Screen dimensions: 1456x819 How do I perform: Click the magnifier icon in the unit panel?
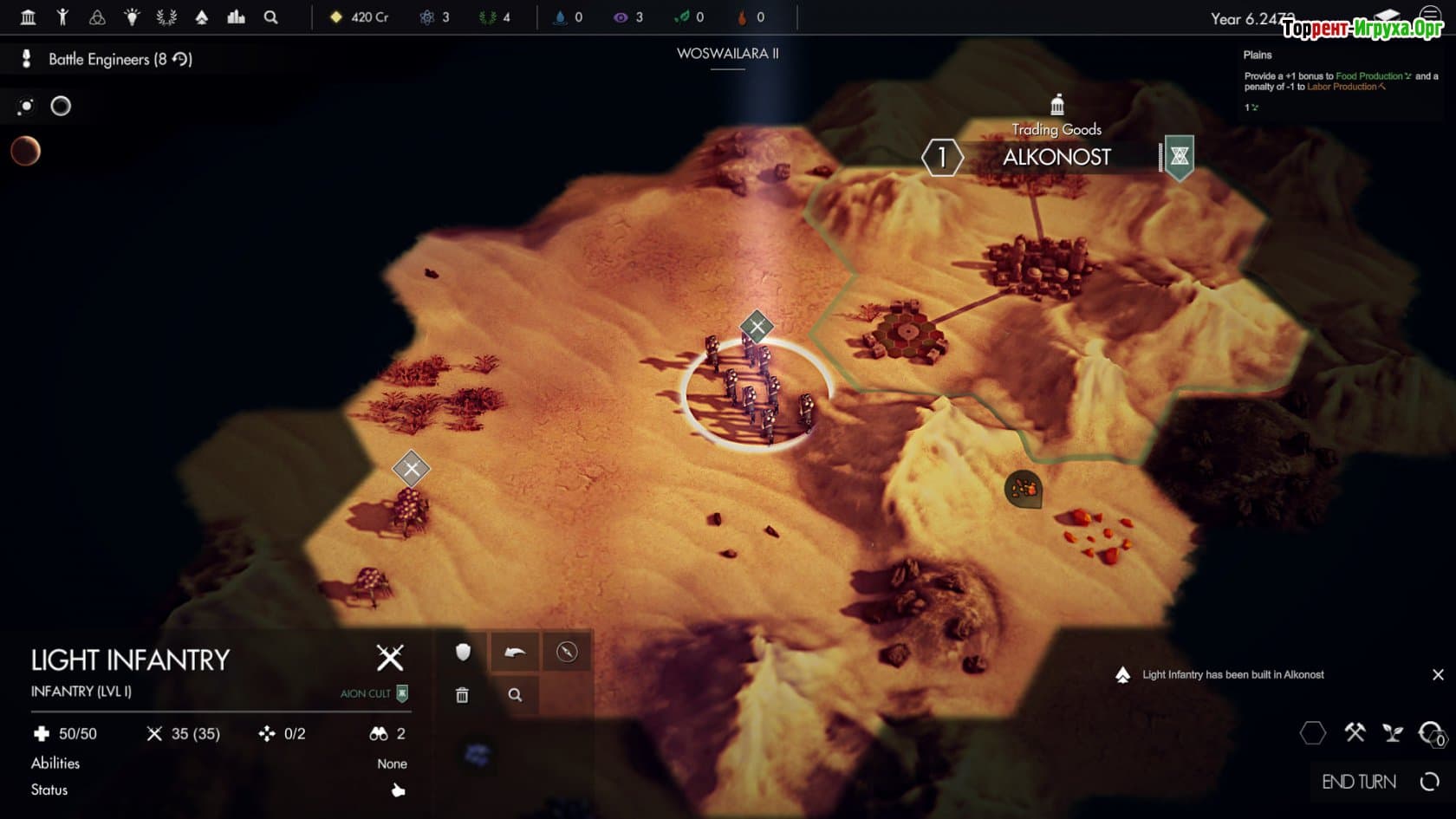click(x=515, y=695)
